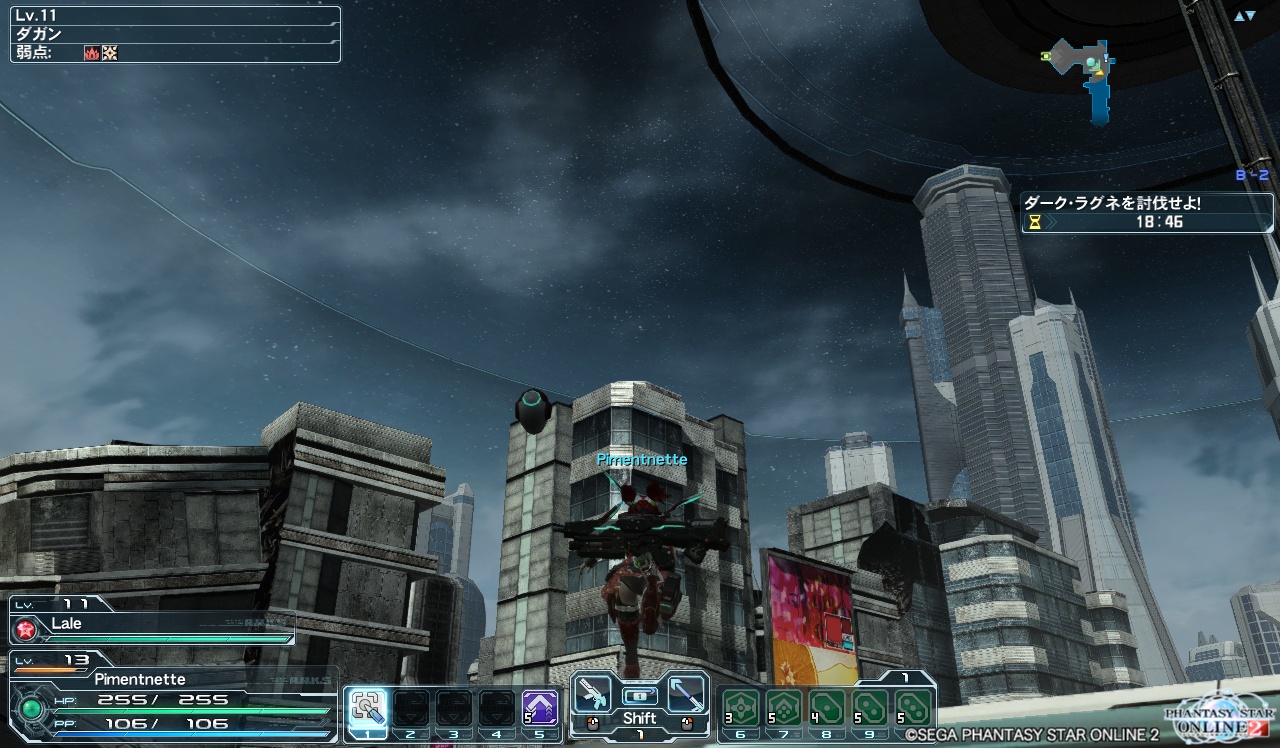Viewport: 1280px width, 748px height.
Task: Use the green item in slot 8
Action: click(826, 708)
